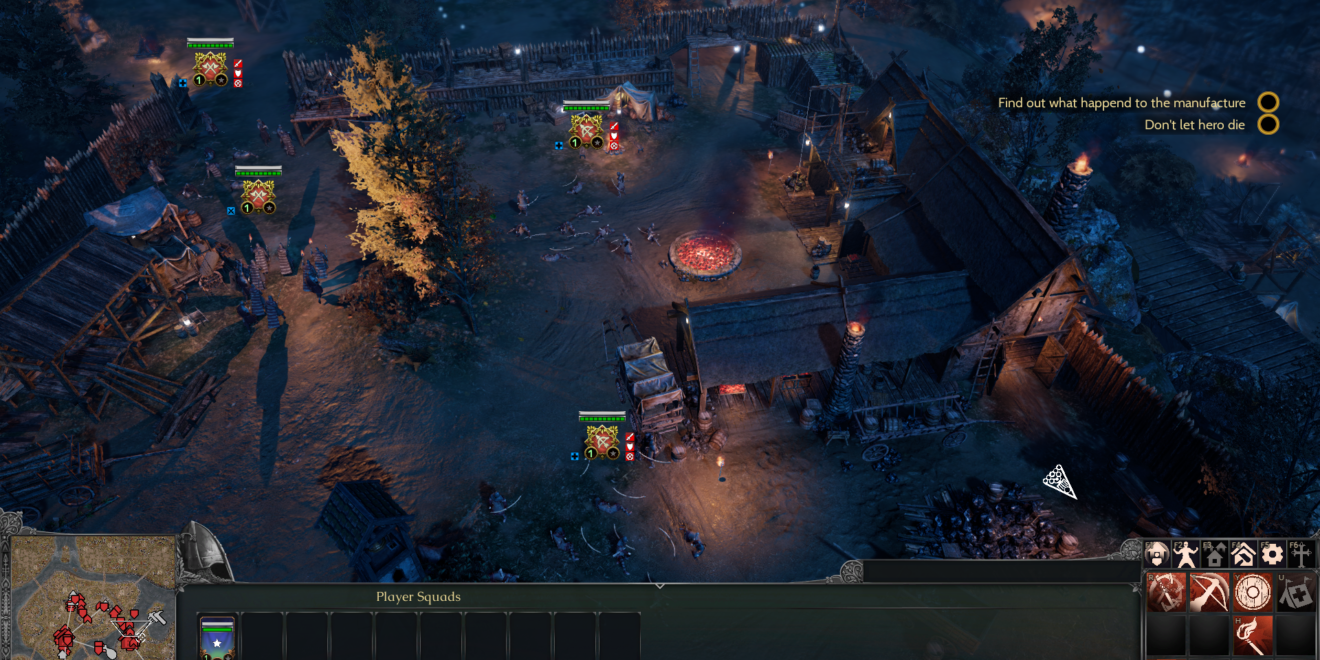Select the F2 flexing figure button

[x=1187, y=555]
